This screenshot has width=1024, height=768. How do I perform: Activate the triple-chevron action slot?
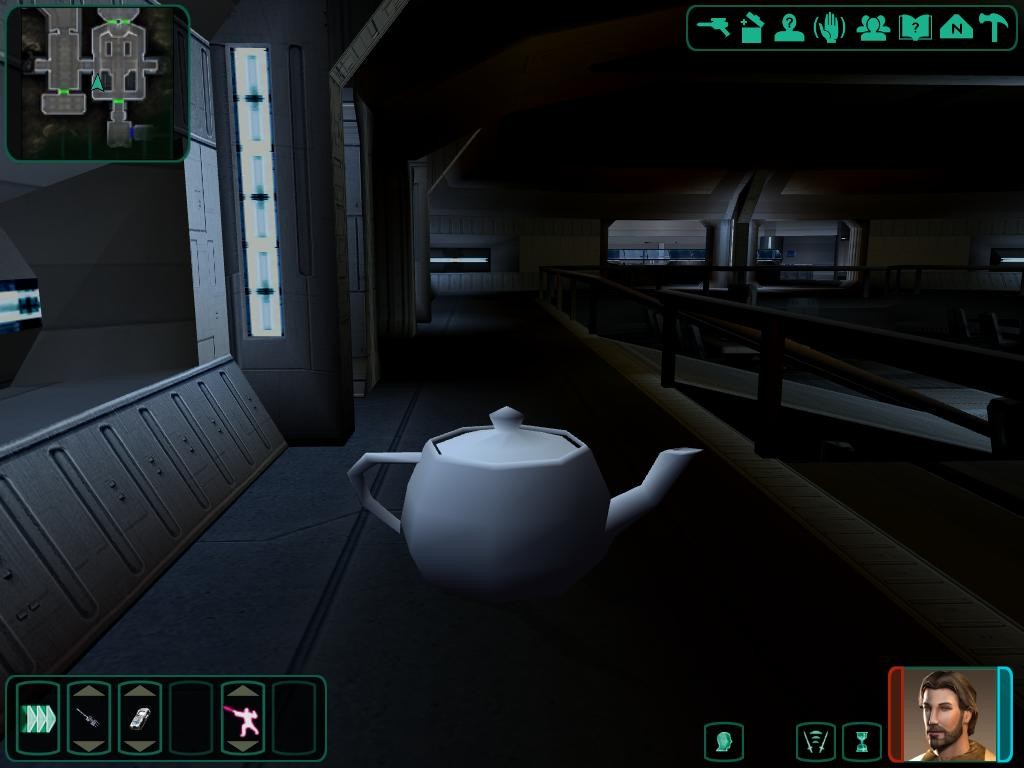[38, 718]
